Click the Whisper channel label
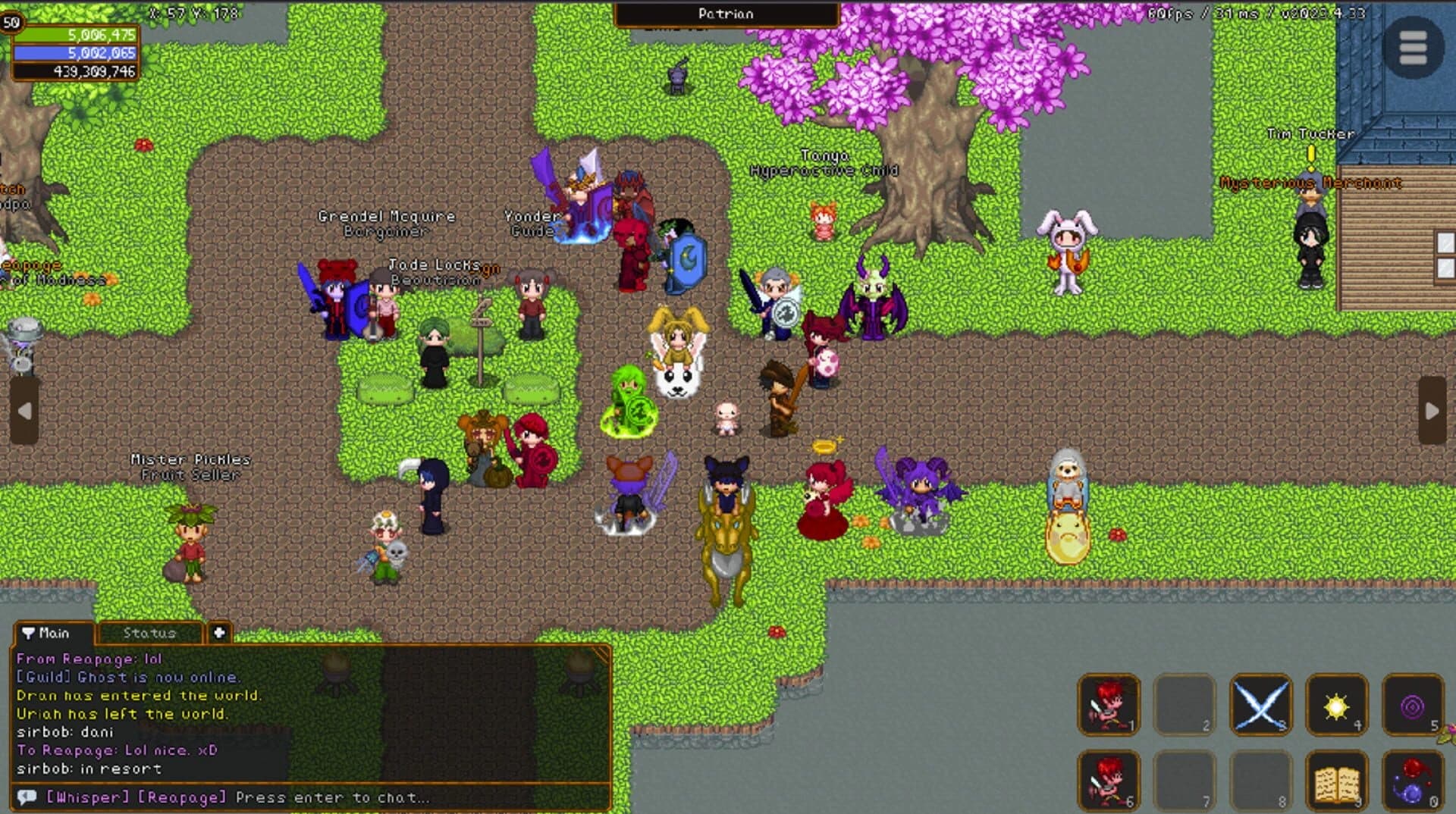This screenshot has height=814, width=1456. pyautogui.click(x=83, y=797)
